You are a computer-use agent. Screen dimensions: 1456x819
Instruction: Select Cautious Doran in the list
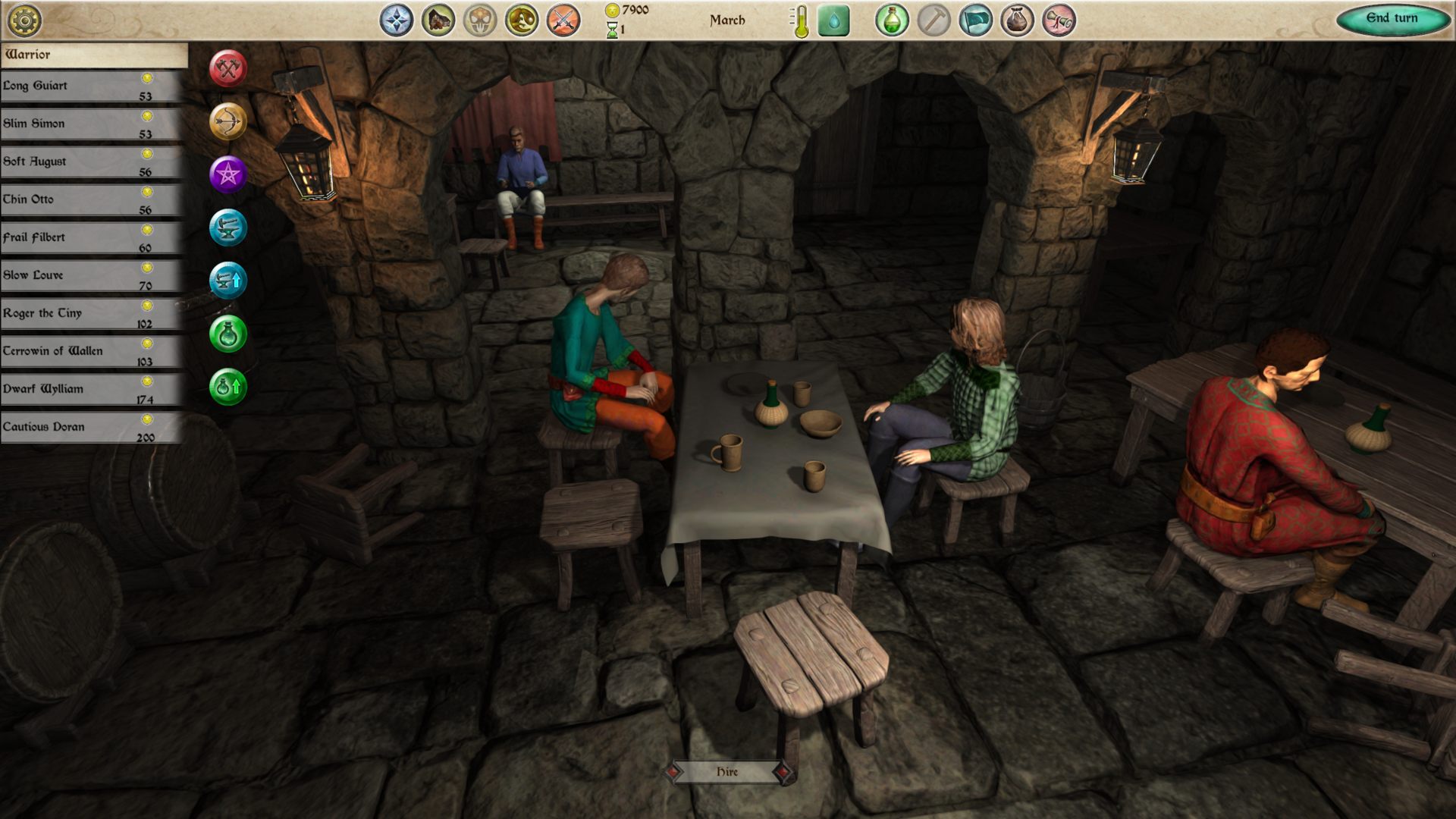coord(91,428)
